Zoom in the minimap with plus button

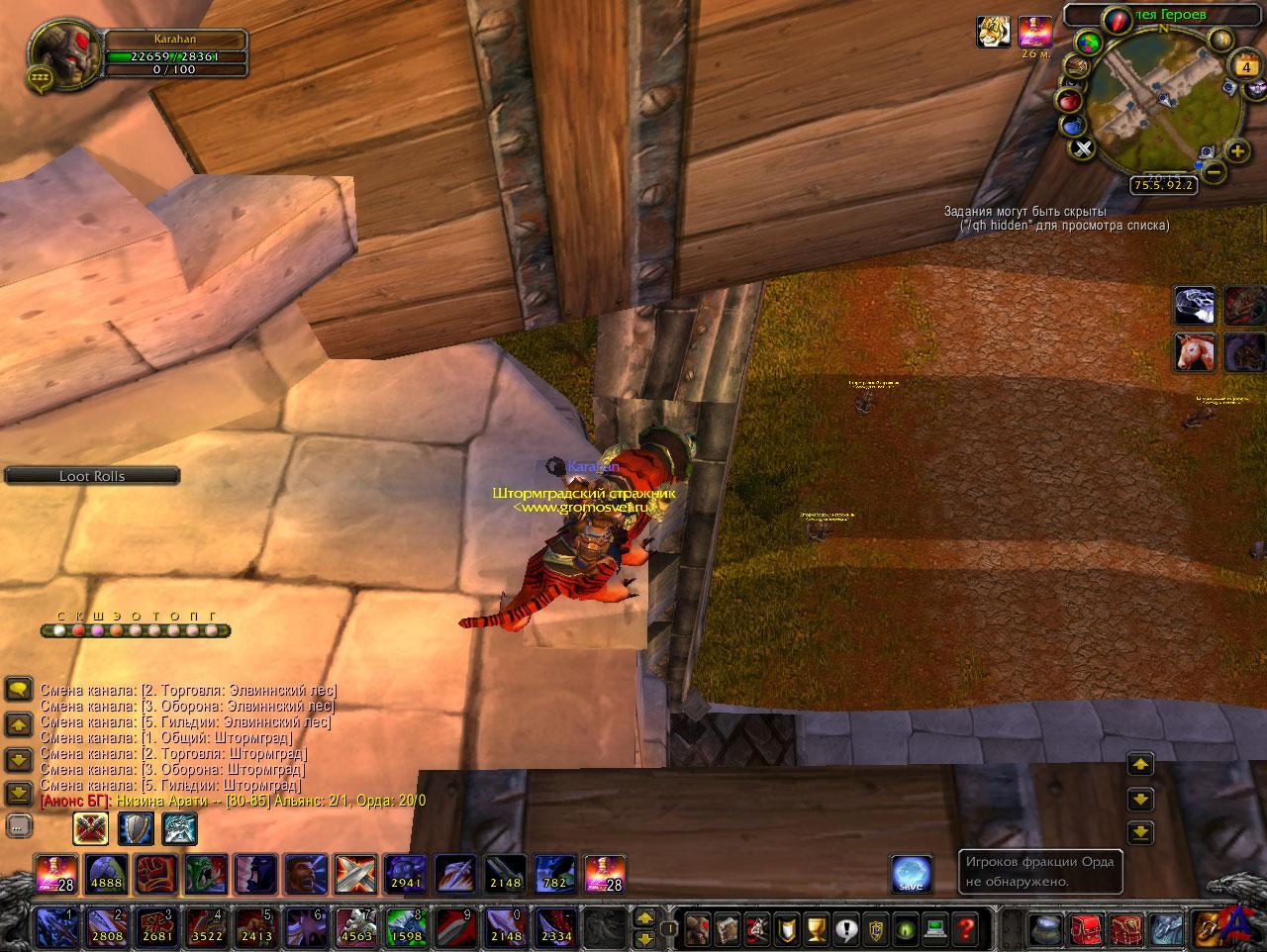coord(1236,151)
